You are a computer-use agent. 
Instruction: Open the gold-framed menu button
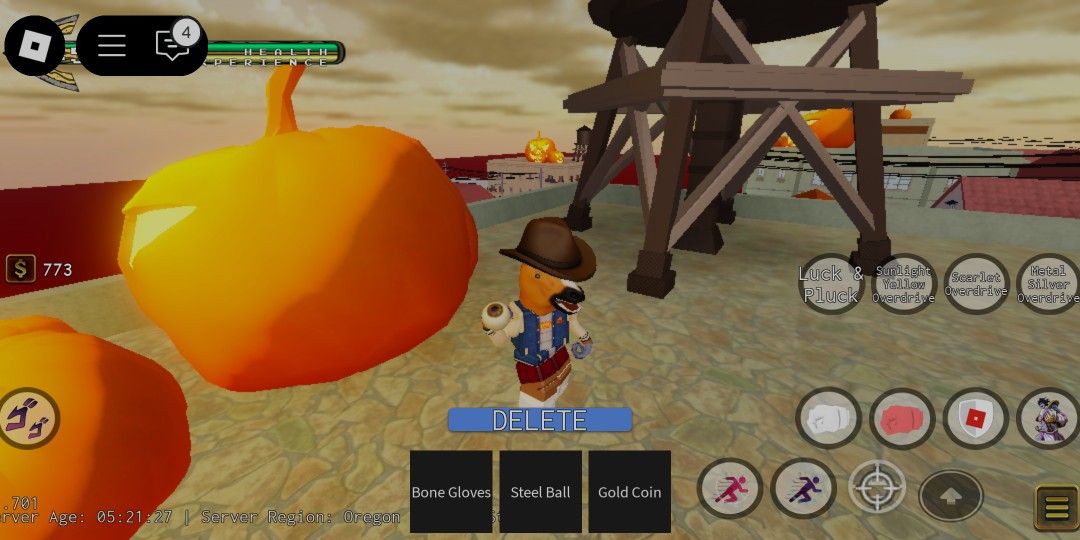click(x=1056, y=506)
